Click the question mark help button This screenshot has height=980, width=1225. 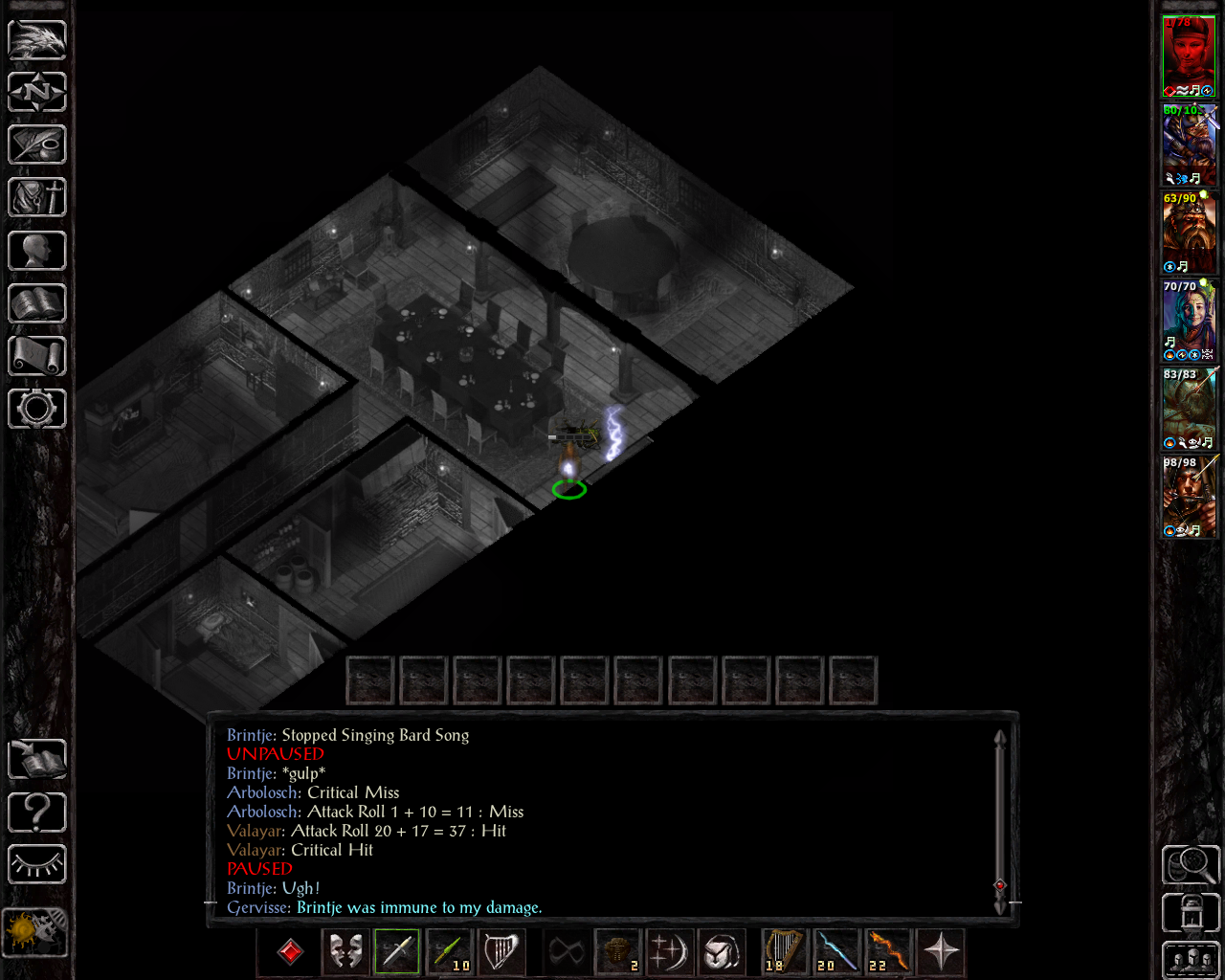37,813
